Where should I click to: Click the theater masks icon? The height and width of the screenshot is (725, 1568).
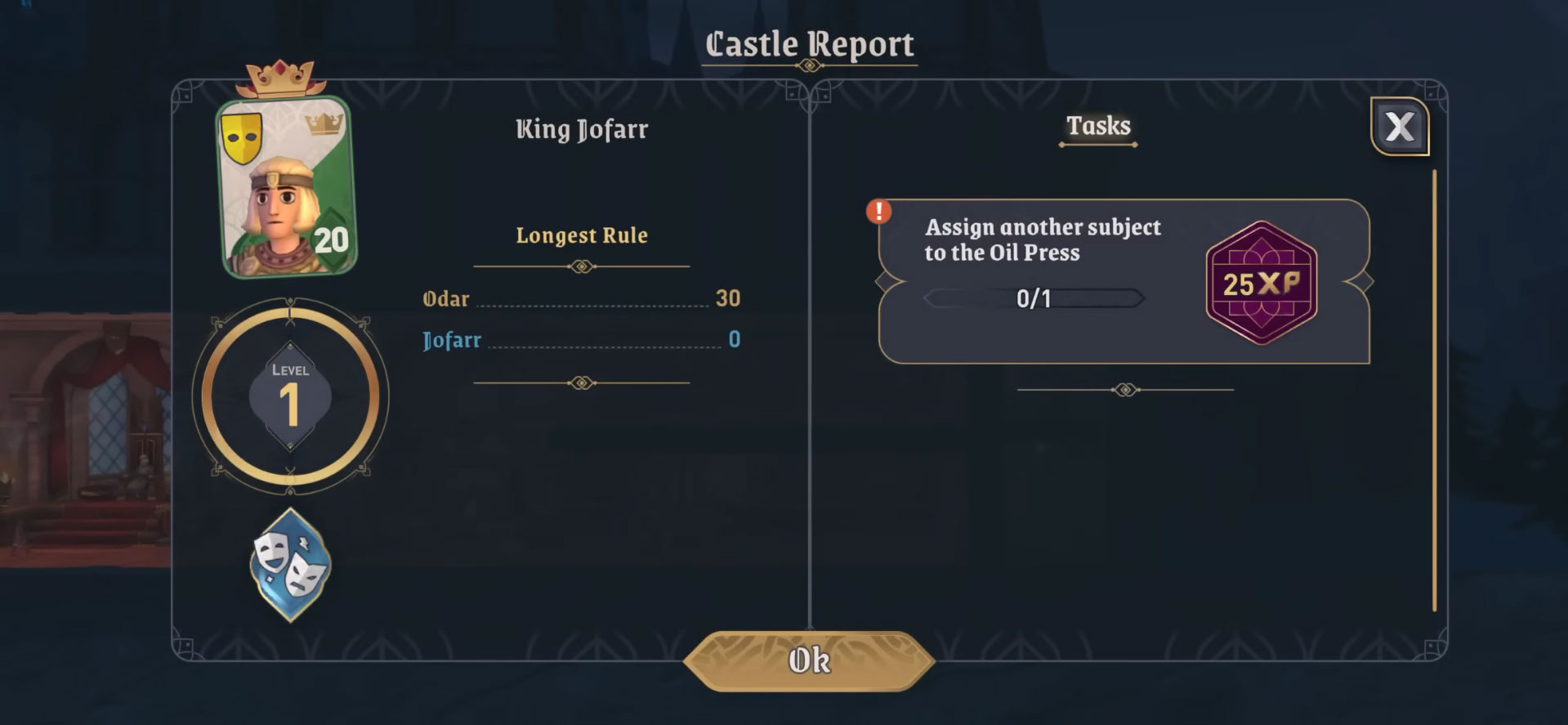click(290, 564)
